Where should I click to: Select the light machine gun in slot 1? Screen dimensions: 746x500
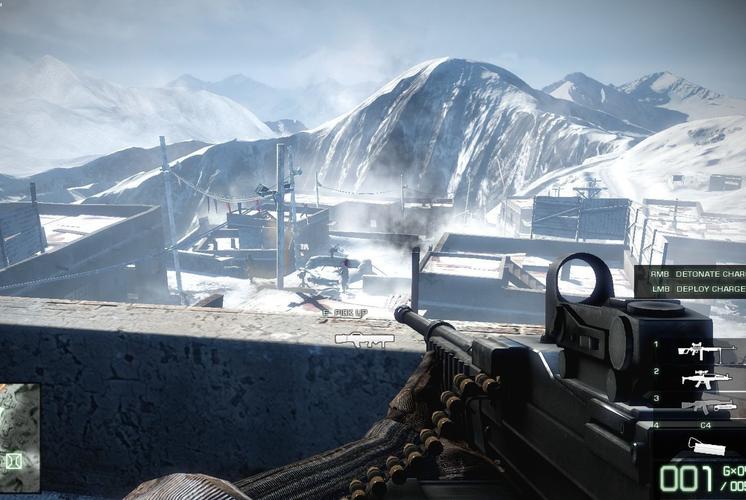[705, 349]
